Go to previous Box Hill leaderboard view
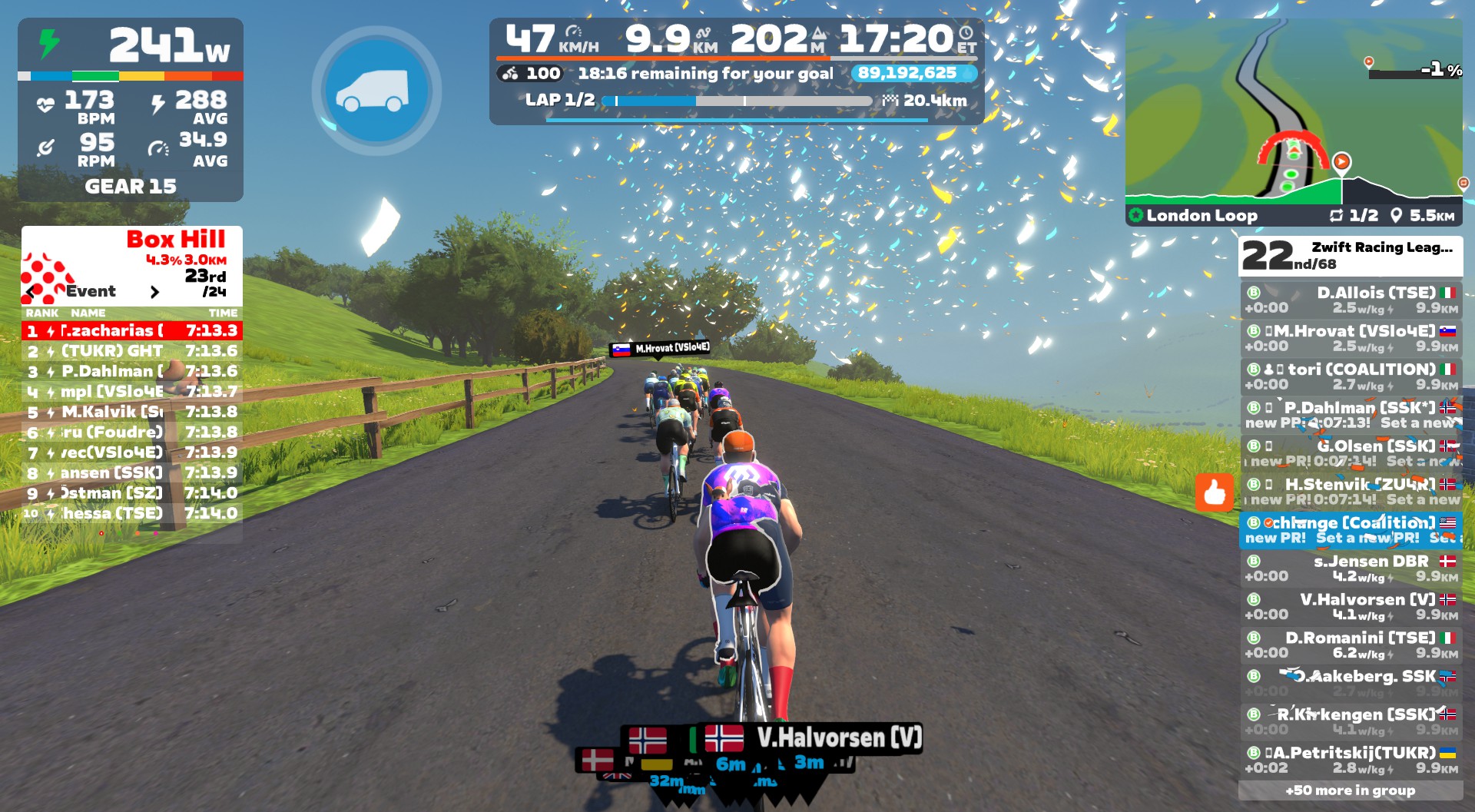Viewport: 1475px width, 812px height. tap(31, 292)
